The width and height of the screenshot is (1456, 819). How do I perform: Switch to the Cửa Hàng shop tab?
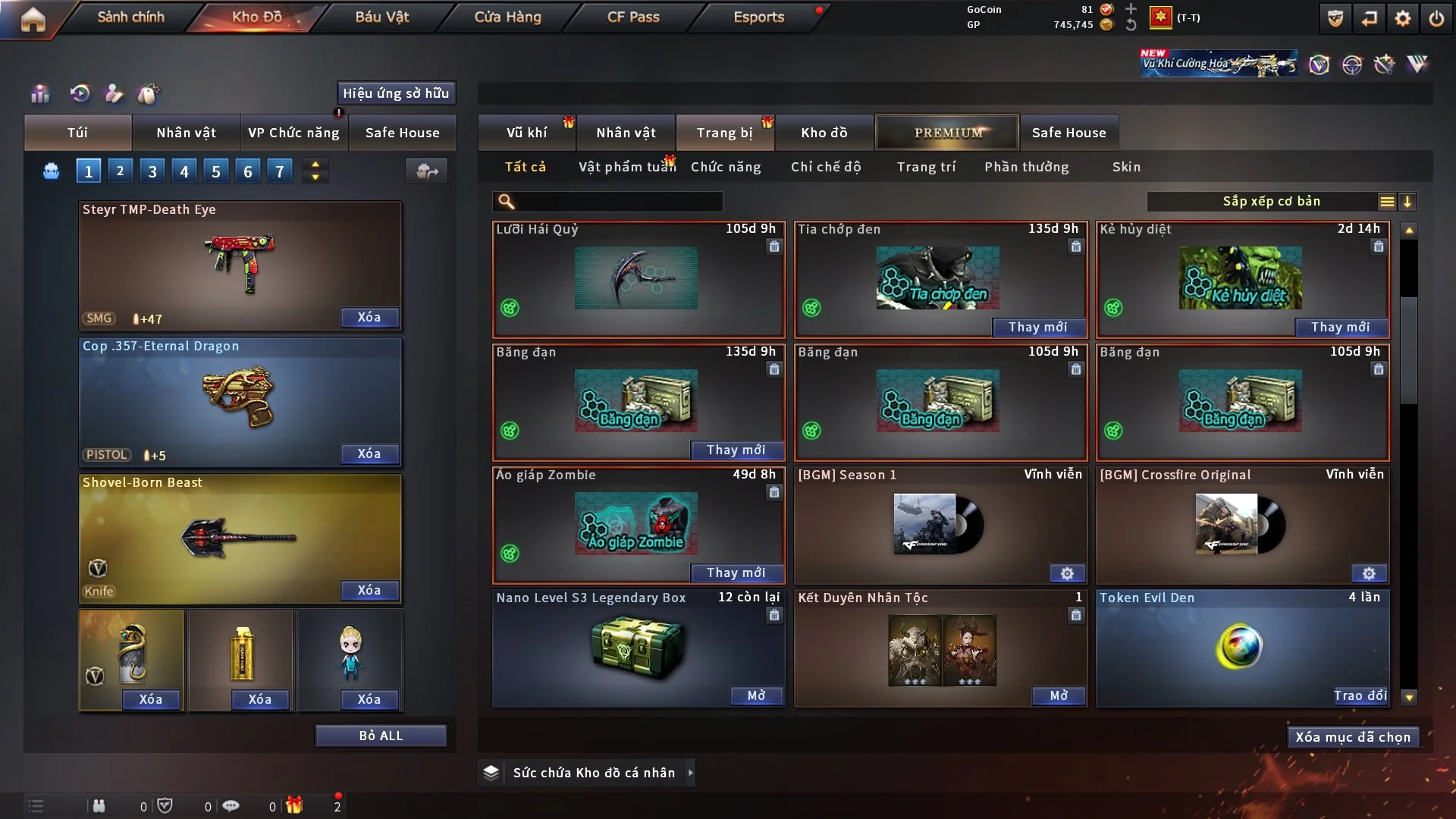coord(507,17)
